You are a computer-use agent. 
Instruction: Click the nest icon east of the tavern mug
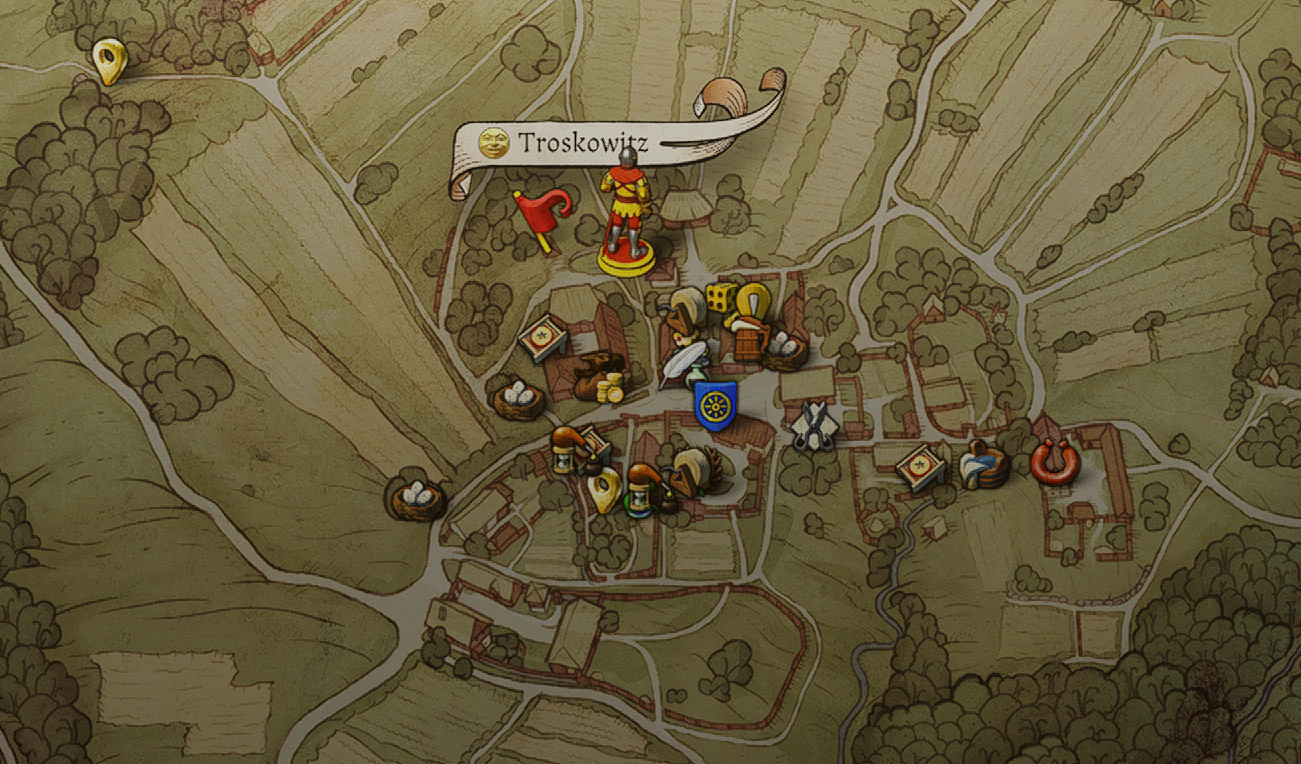(x=788, y=350)
